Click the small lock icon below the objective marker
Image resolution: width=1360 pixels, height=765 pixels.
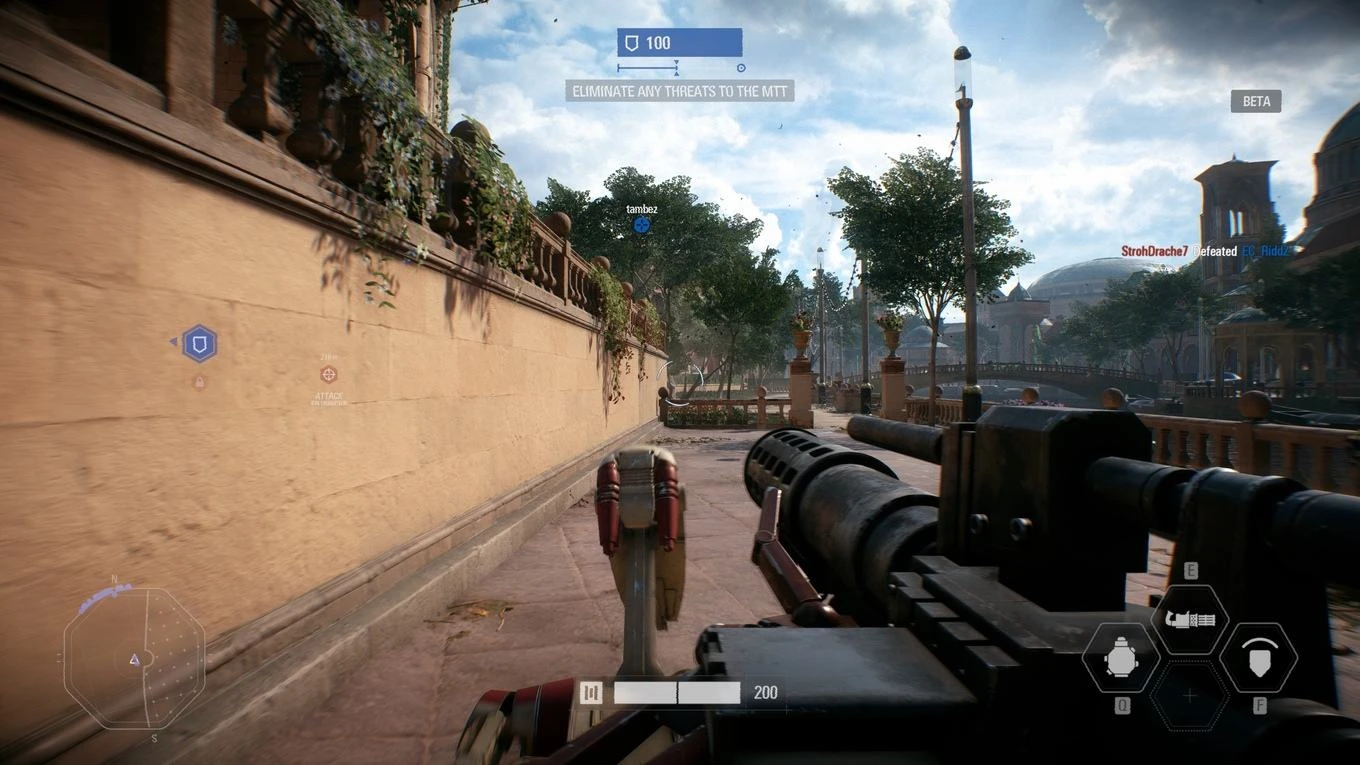(x=197, y=381)
